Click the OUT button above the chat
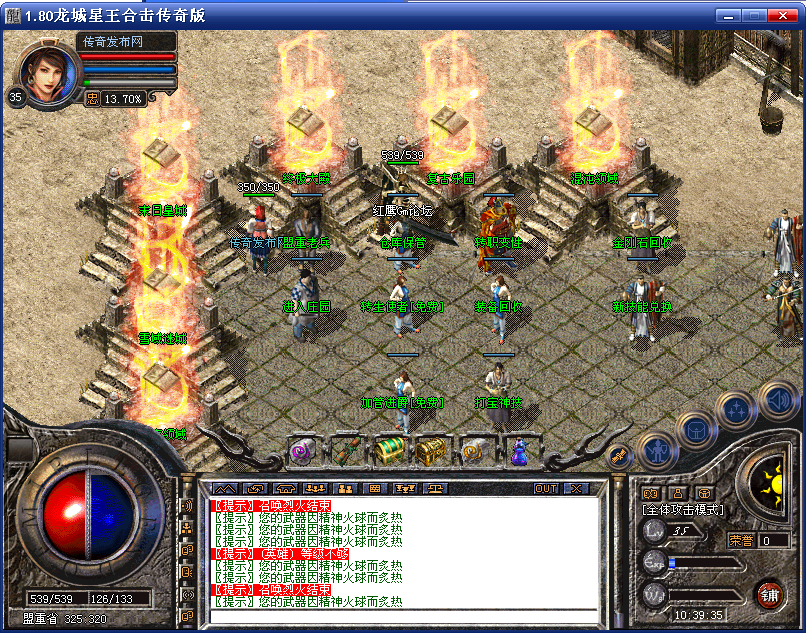 click(x=545, y=488)
